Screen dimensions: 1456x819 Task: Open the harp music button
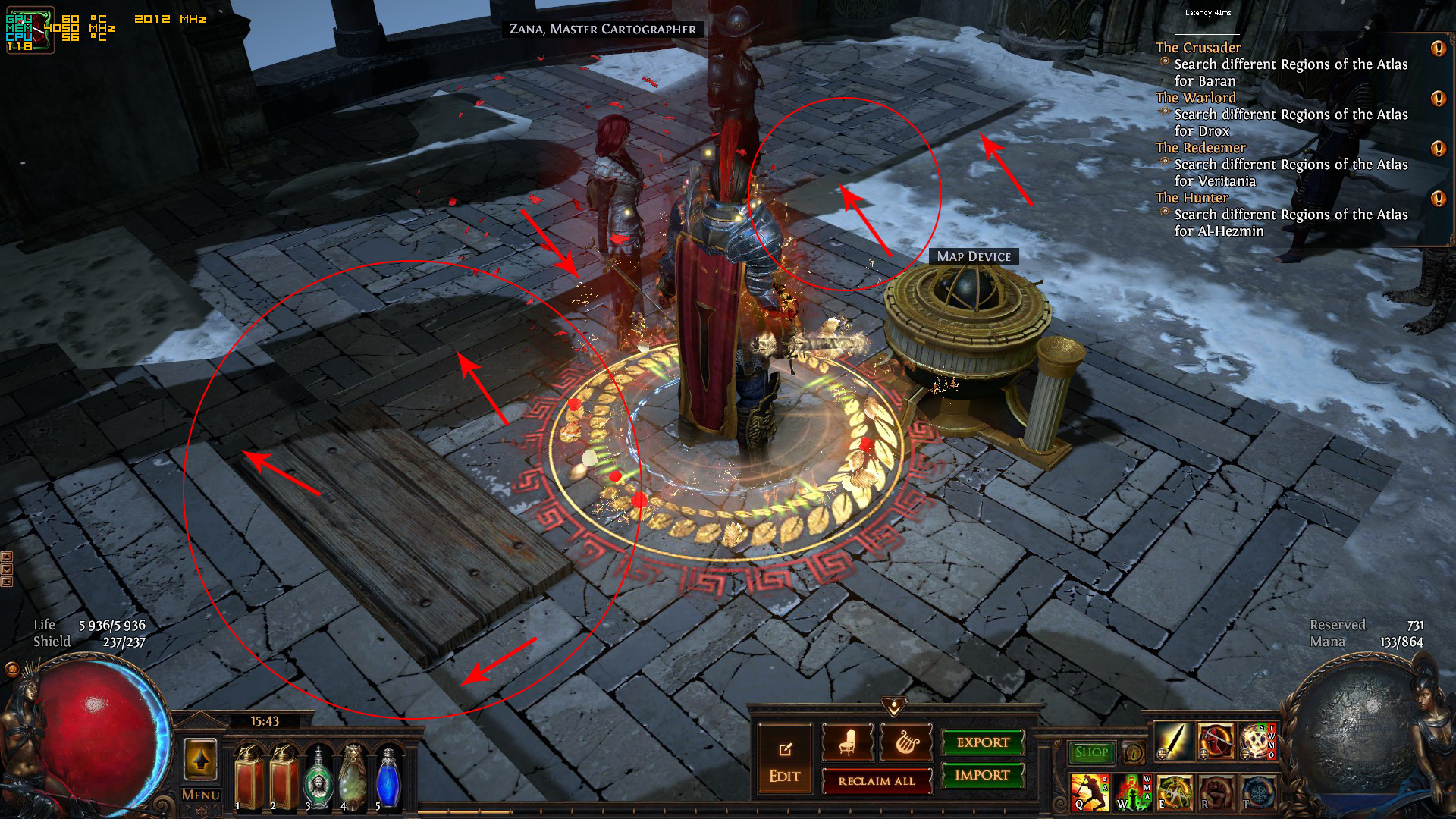905,742
